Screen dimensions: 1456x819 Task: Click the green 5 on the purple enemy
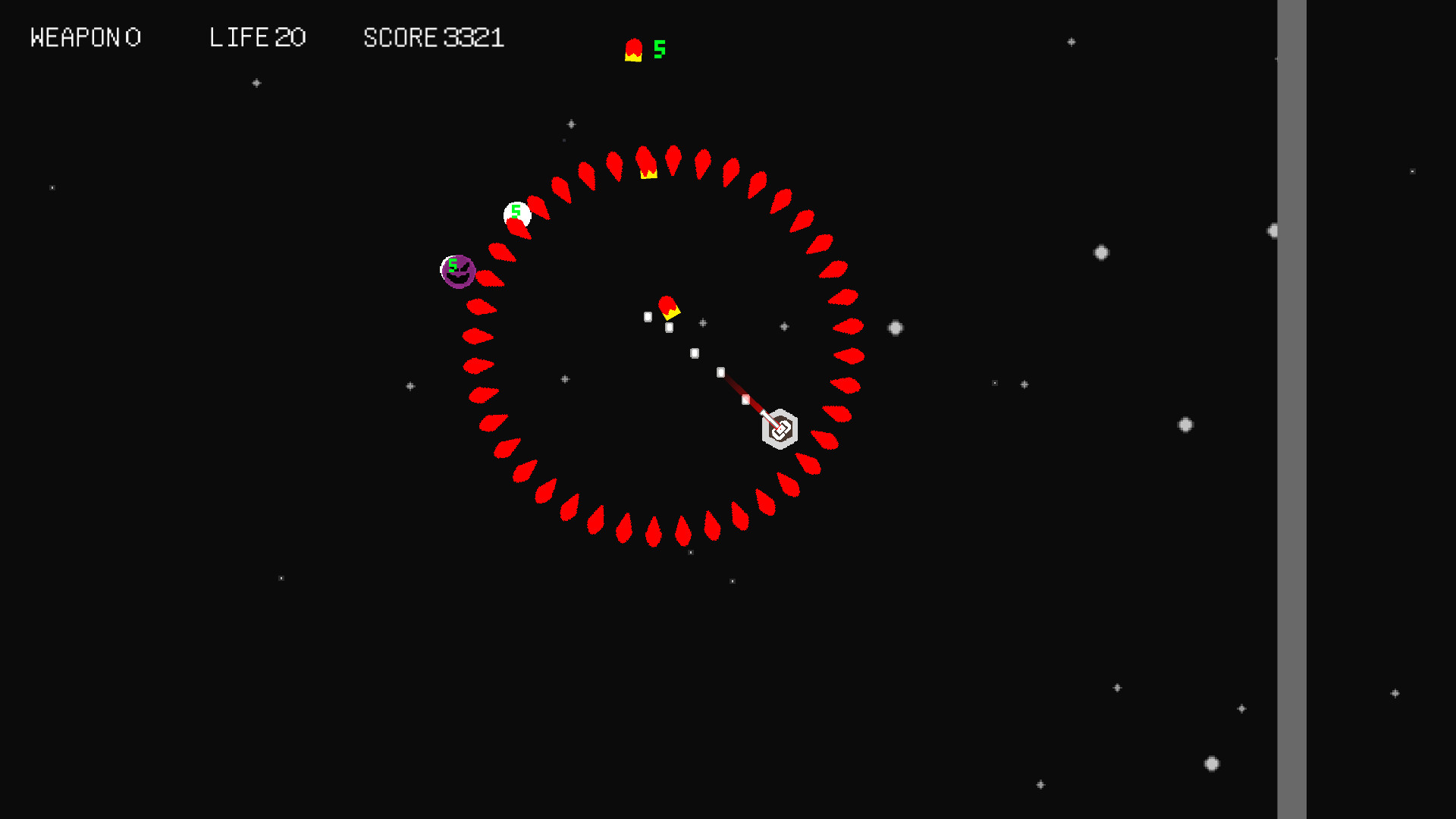point(452,265)
